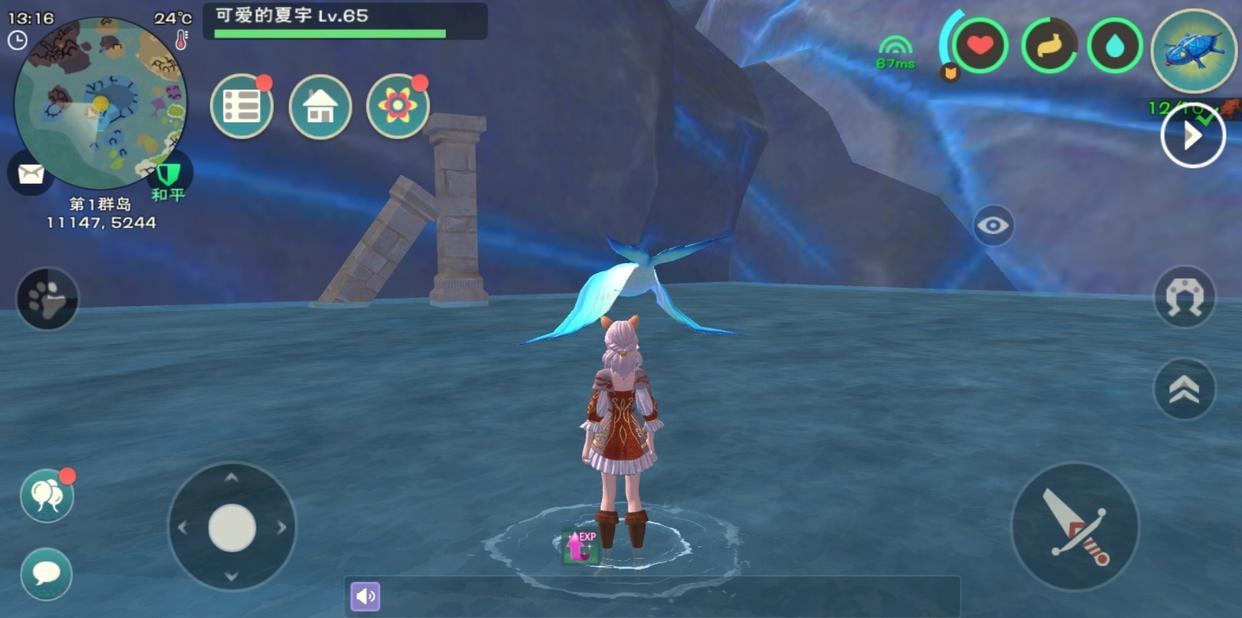This screenshot has height=618, width=1242.
Task: Check the yellow stomach hunger status
Action: pyautogui.click(x=1049, y=46)
